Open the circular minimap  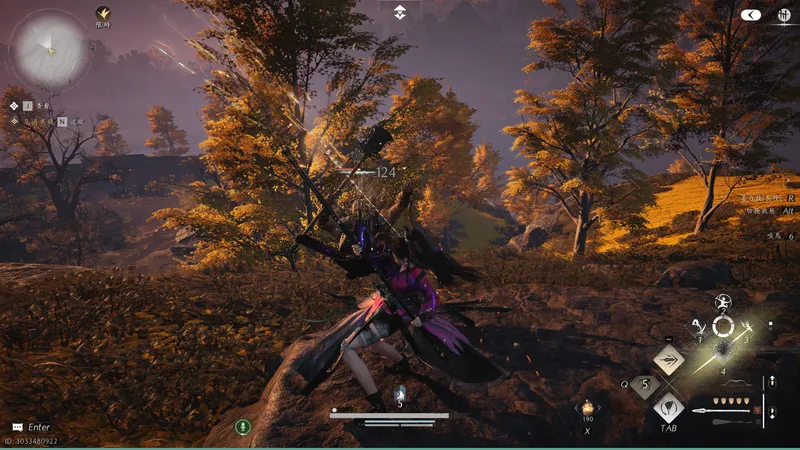pos(48,47)
